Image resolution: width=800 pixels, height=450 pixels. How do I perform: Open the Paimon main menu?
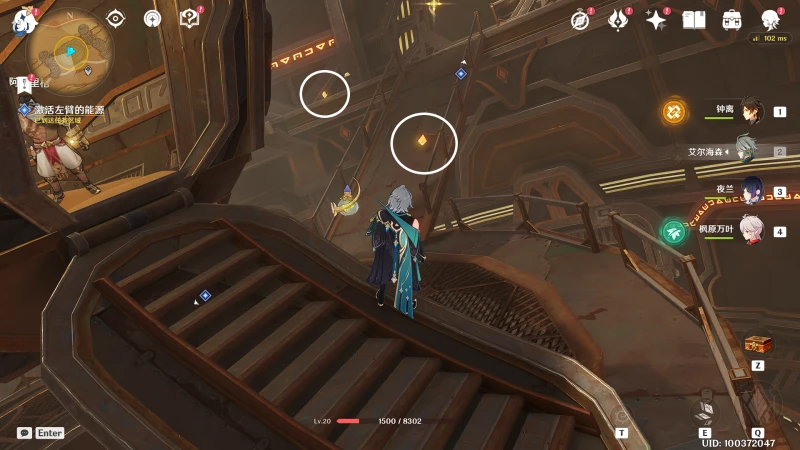[22, 20]
